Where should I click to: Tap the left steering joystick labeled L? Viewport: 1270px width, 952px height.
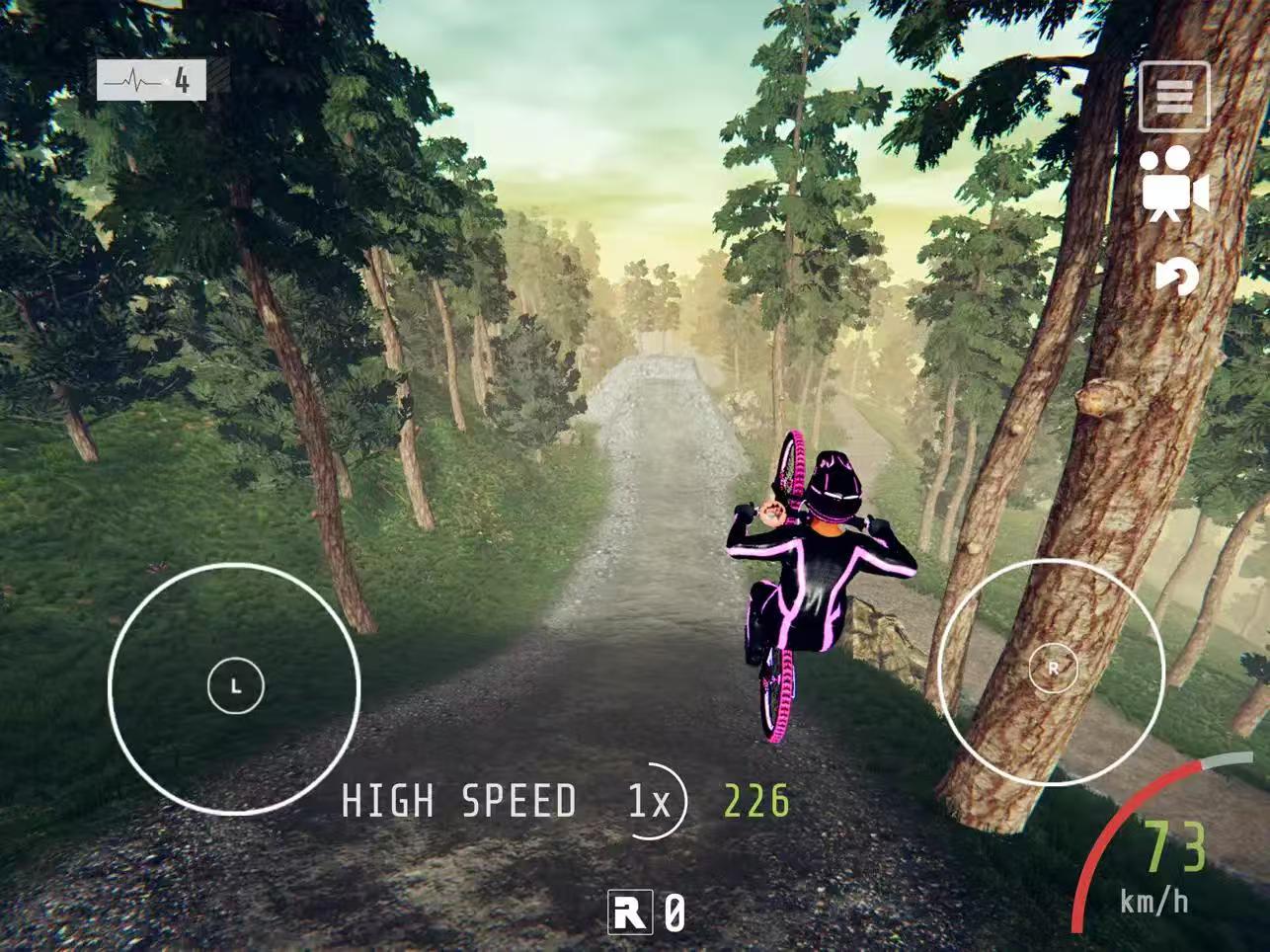point(237,683)
